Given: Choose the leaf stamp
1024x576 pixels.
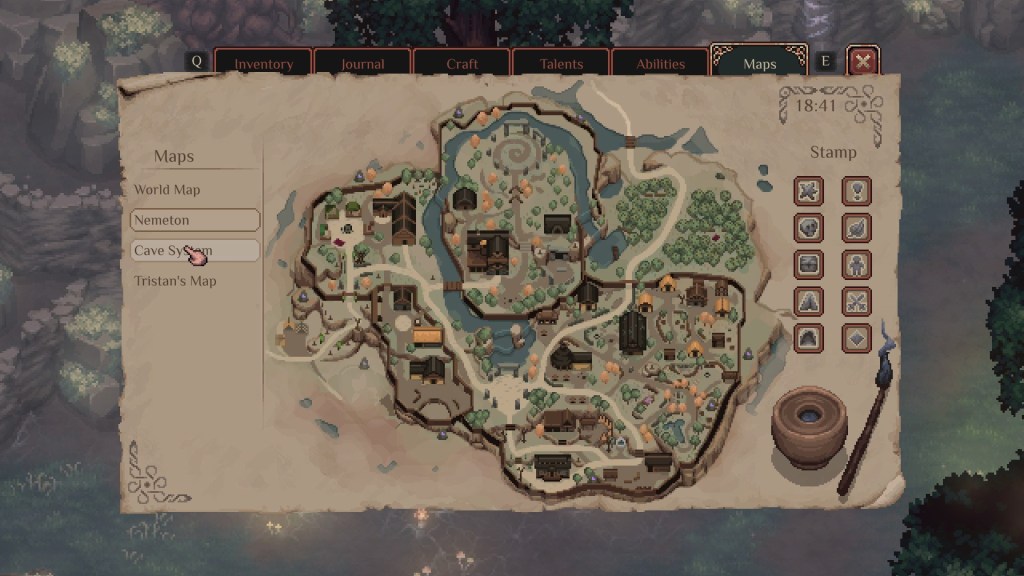Looking at the screenshot, I should (x=857, y=227).
